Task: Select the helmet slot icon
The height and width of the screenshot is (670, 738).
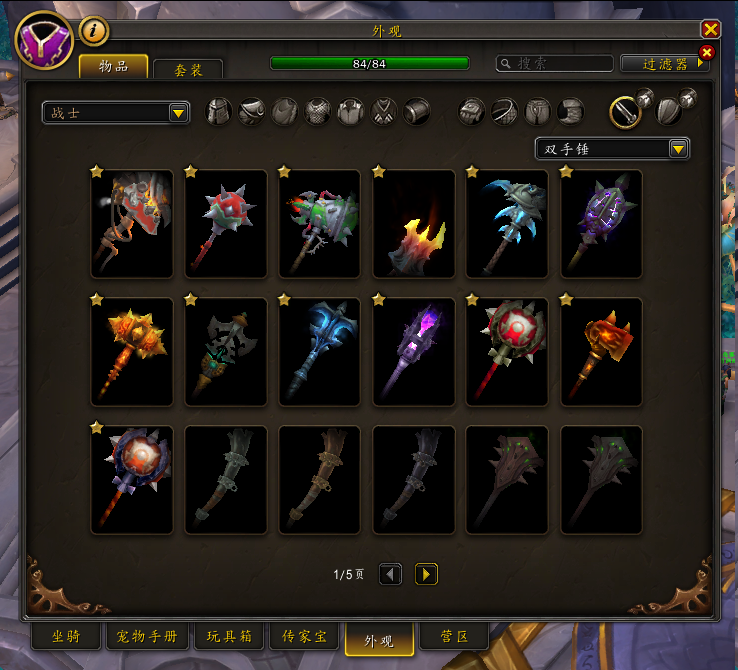Action: point(219,111)
